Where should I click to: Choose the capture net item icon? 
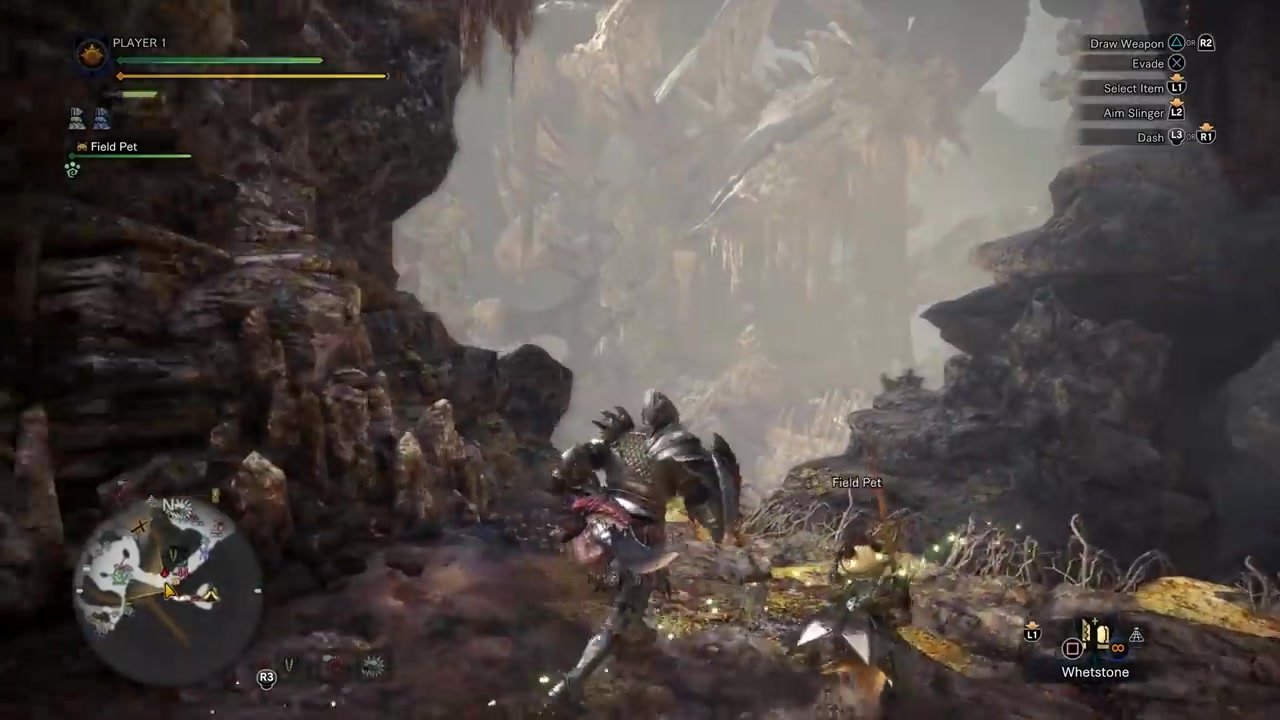coord(1136,635)
